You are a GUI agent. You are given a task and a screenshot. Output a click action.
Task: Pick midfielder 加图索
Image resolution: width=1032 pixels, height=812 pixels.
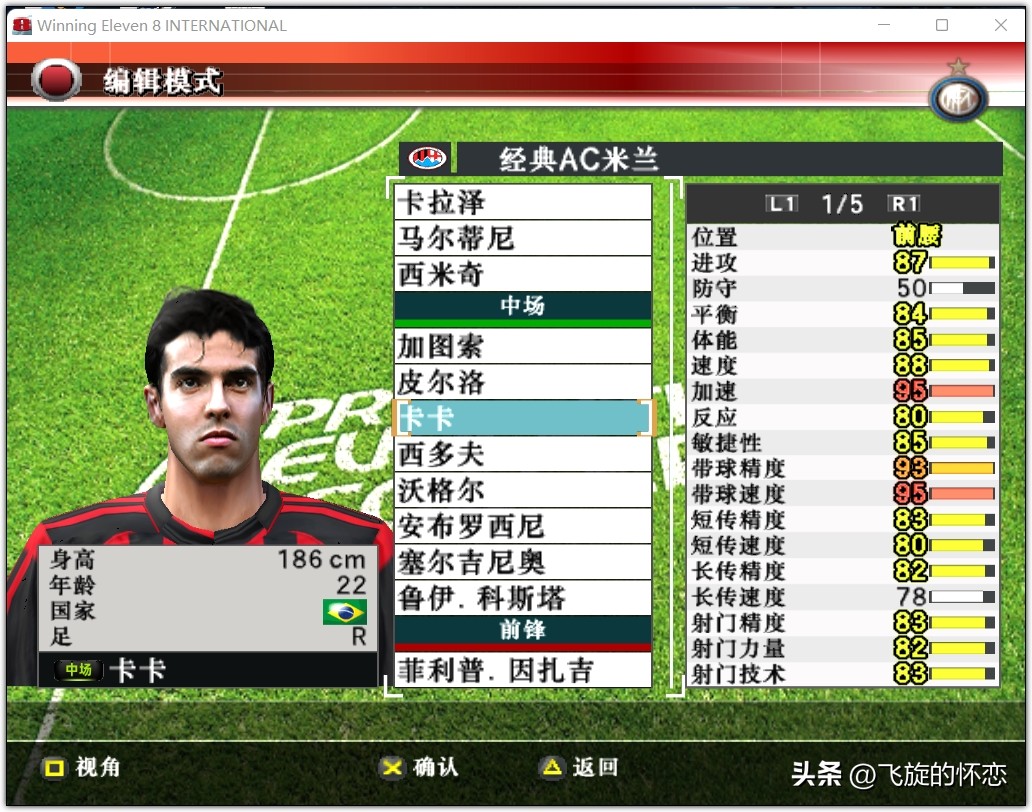click(522, 347)
